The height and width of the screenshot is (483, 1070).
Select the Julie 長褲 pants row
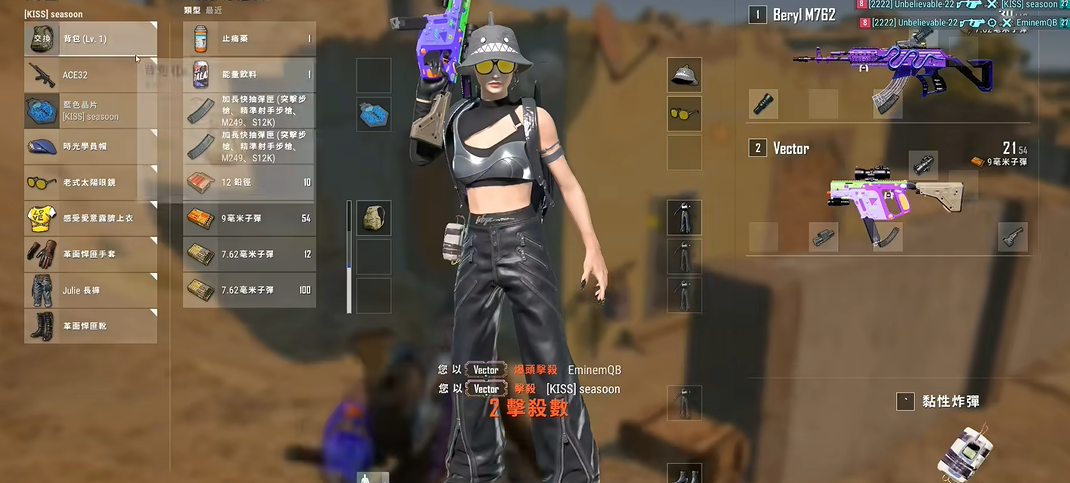(x=90, y=290)
